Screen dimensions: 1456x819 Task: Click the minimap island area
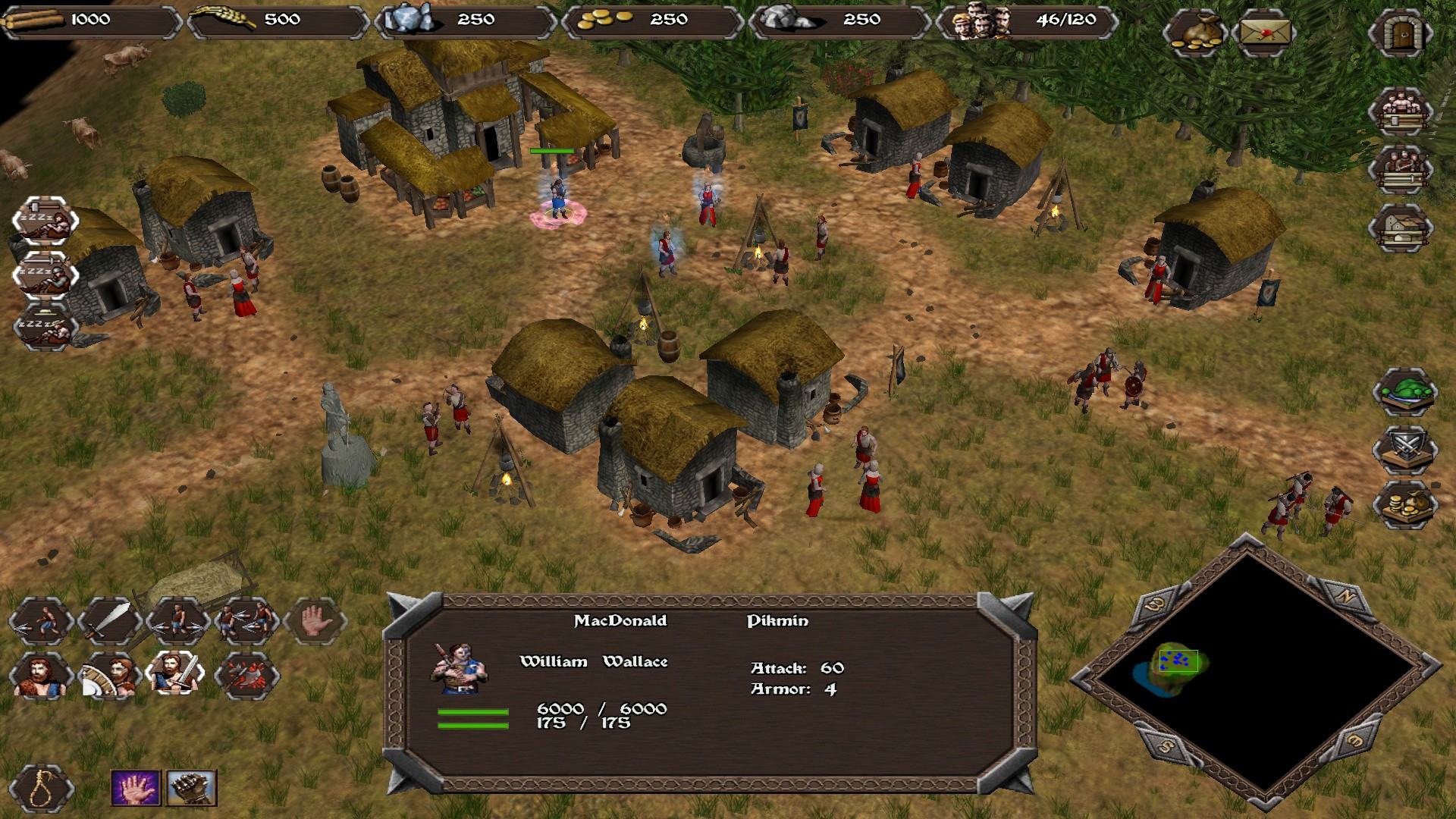(x=1174, y=664)
